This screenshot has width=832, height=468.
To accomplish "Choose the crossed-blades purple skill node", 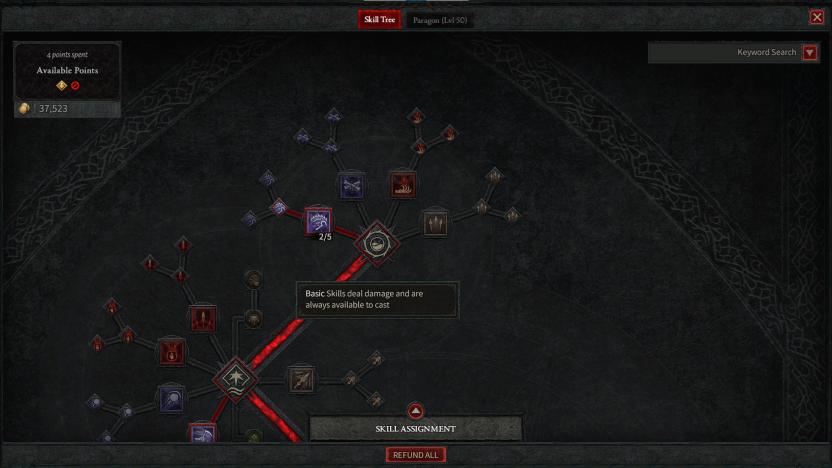I will pyautogui.click(x=350, y=184).
